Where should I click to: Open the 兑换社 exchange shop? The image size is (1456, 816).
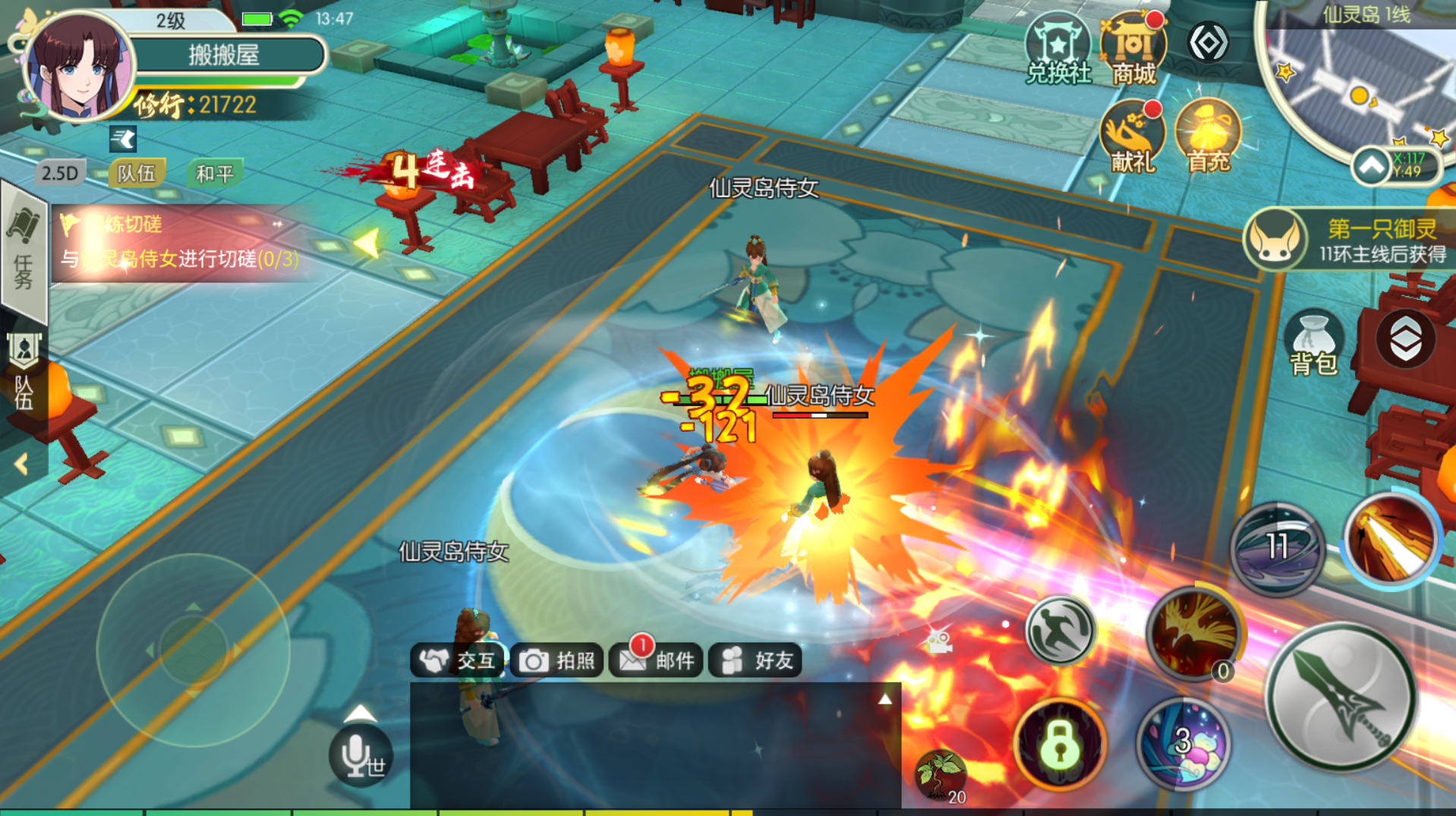pyautogui.click(x=1057, y=49)
